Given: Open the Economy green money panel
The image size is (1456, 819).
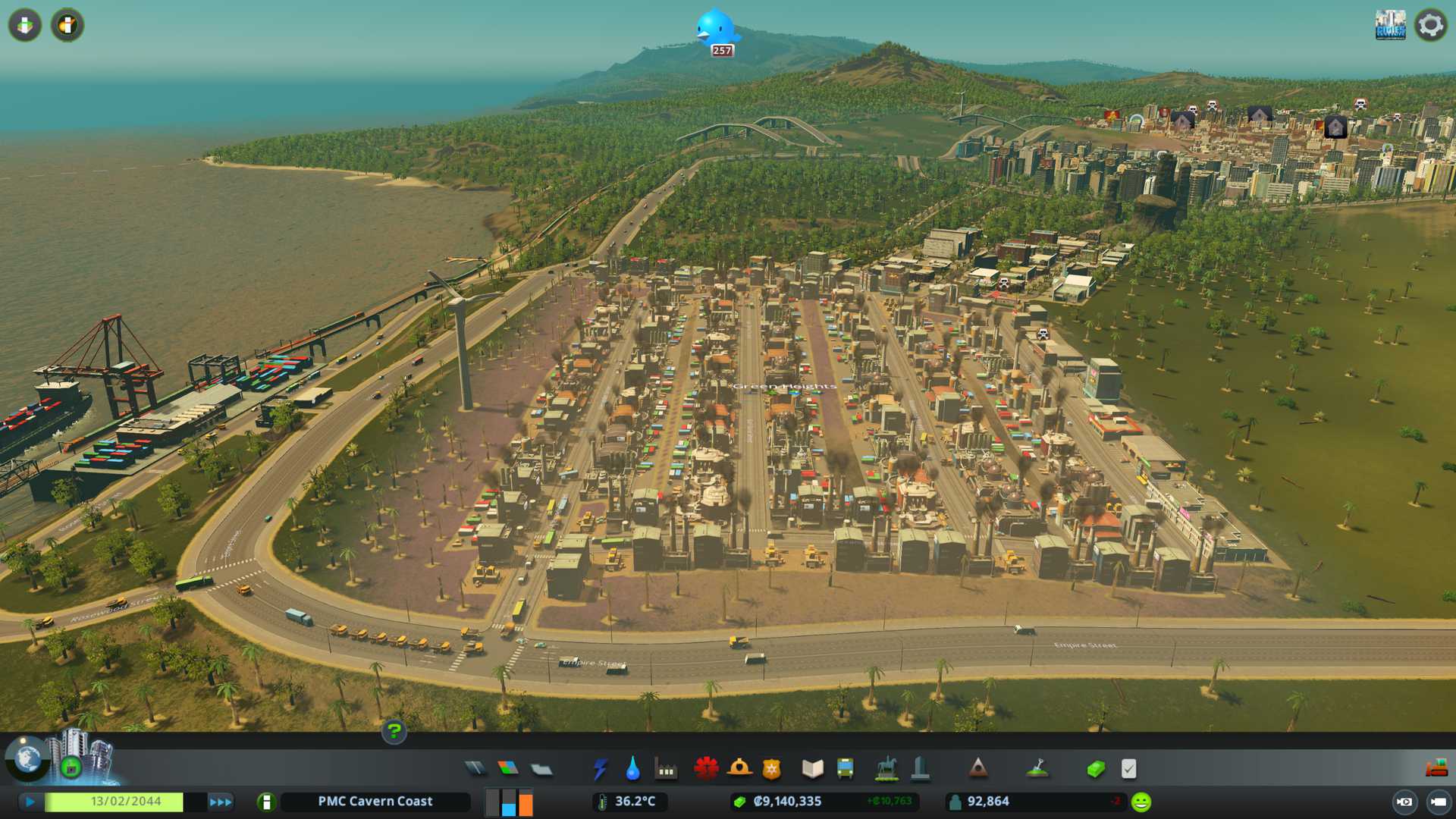Looking at the screenshot, I should (1095, 769).
